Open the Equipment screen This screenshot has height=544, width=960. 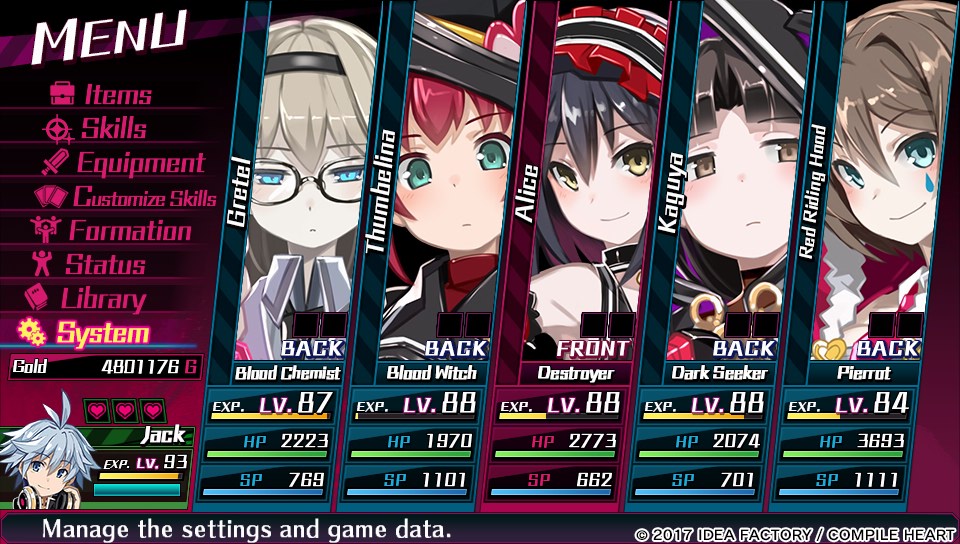[124, 163]
